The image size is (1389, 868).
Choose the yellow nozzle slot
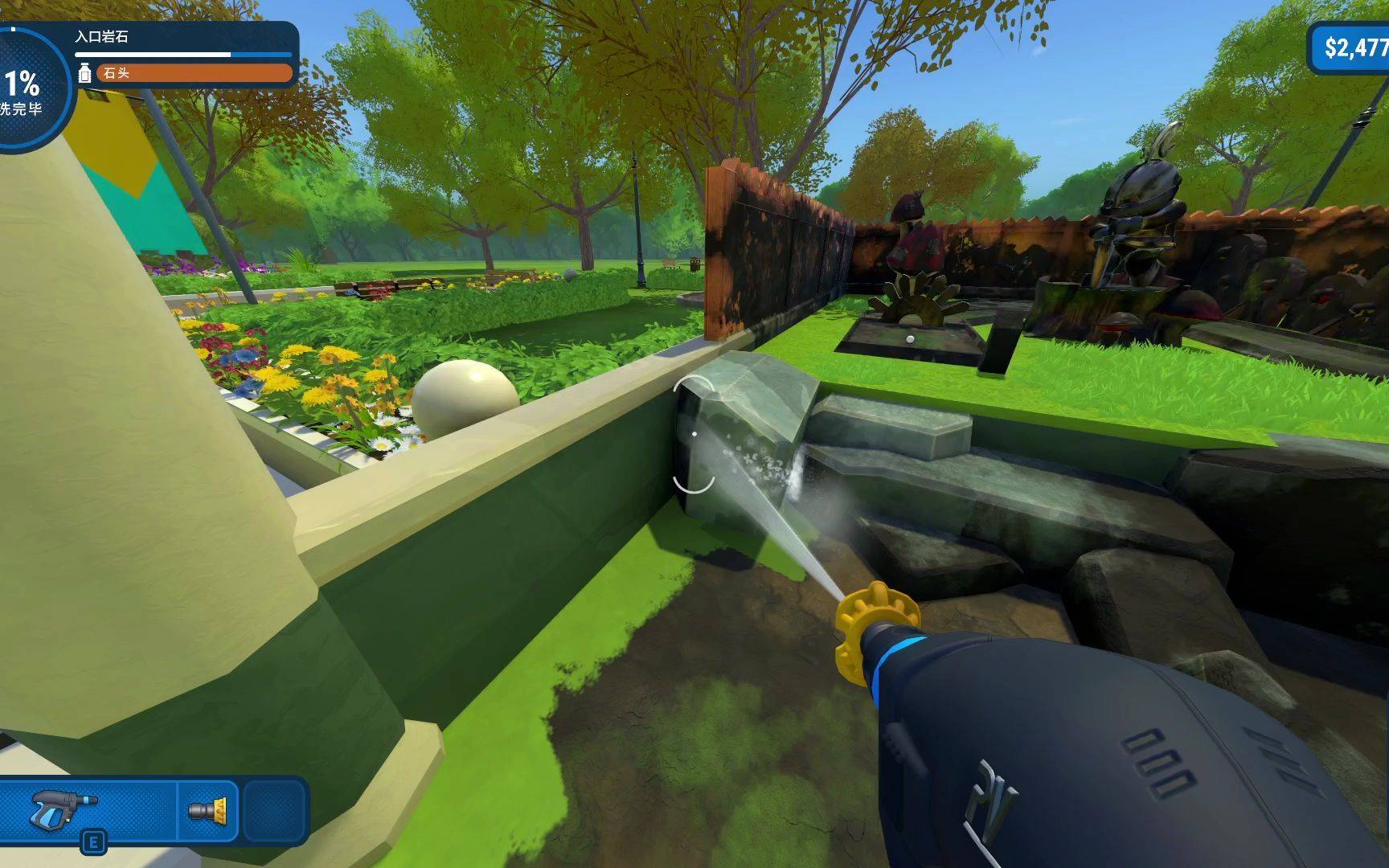pyautogui.click(x=207, y=810)
